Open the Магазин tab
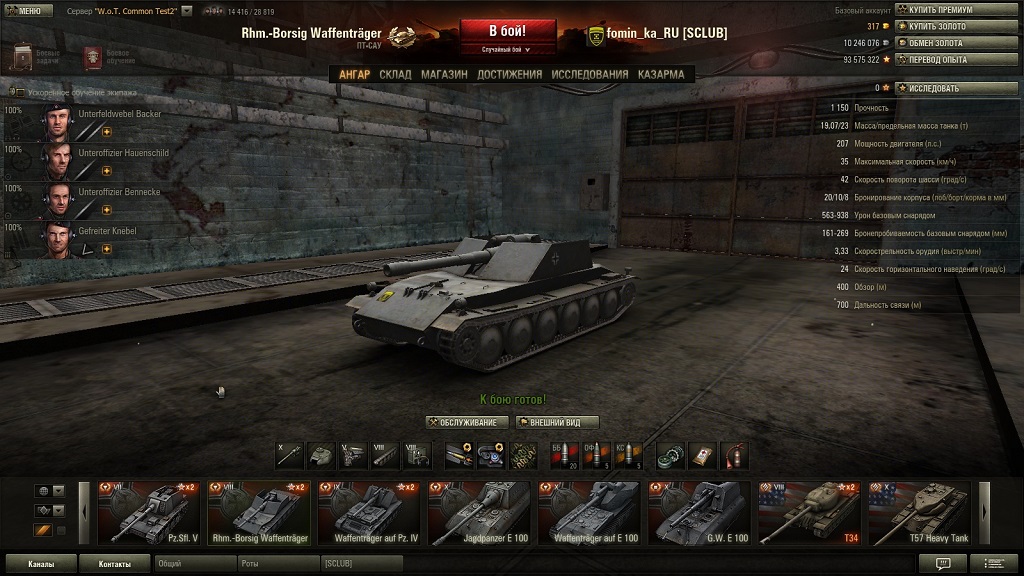Screen dimensions: 1024x576 [444, 74]
